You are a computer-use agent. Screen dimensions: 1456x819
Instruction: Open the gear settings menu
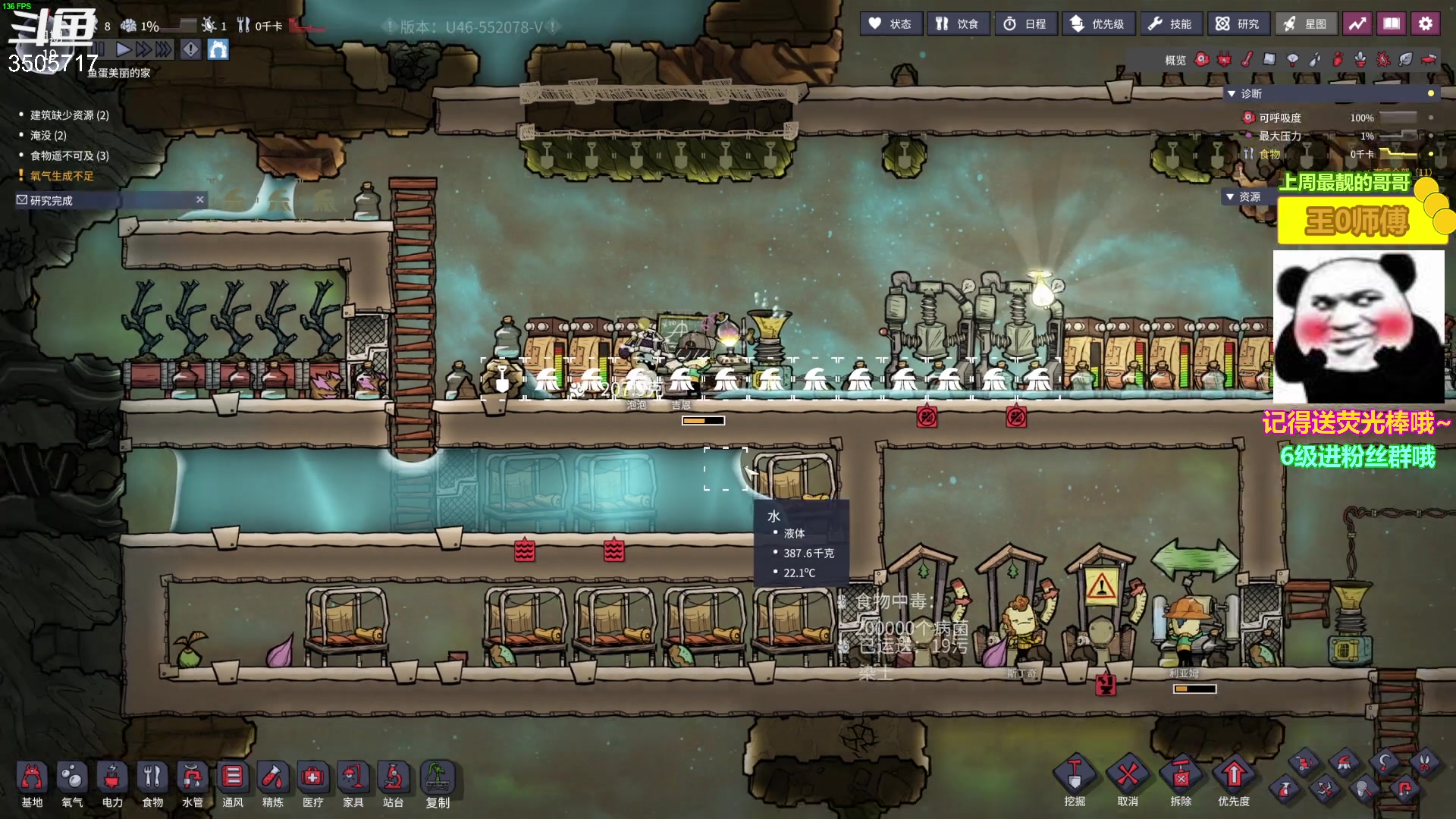coord(1426,24)
